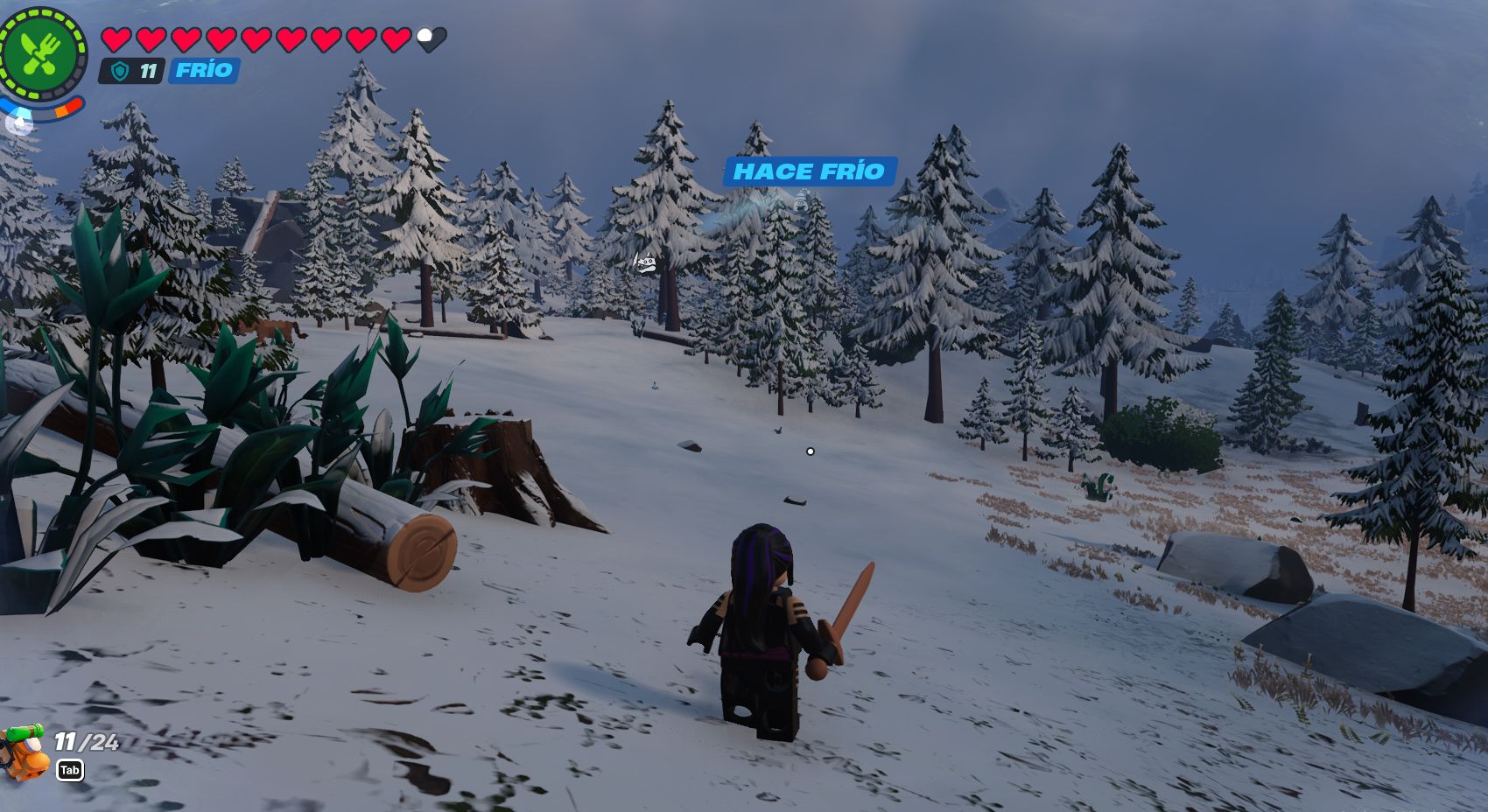The image size is (1488, 812).
Task: Click the wolf head marker in the trees
Action: pyautogui.click(x=646, y=262)
